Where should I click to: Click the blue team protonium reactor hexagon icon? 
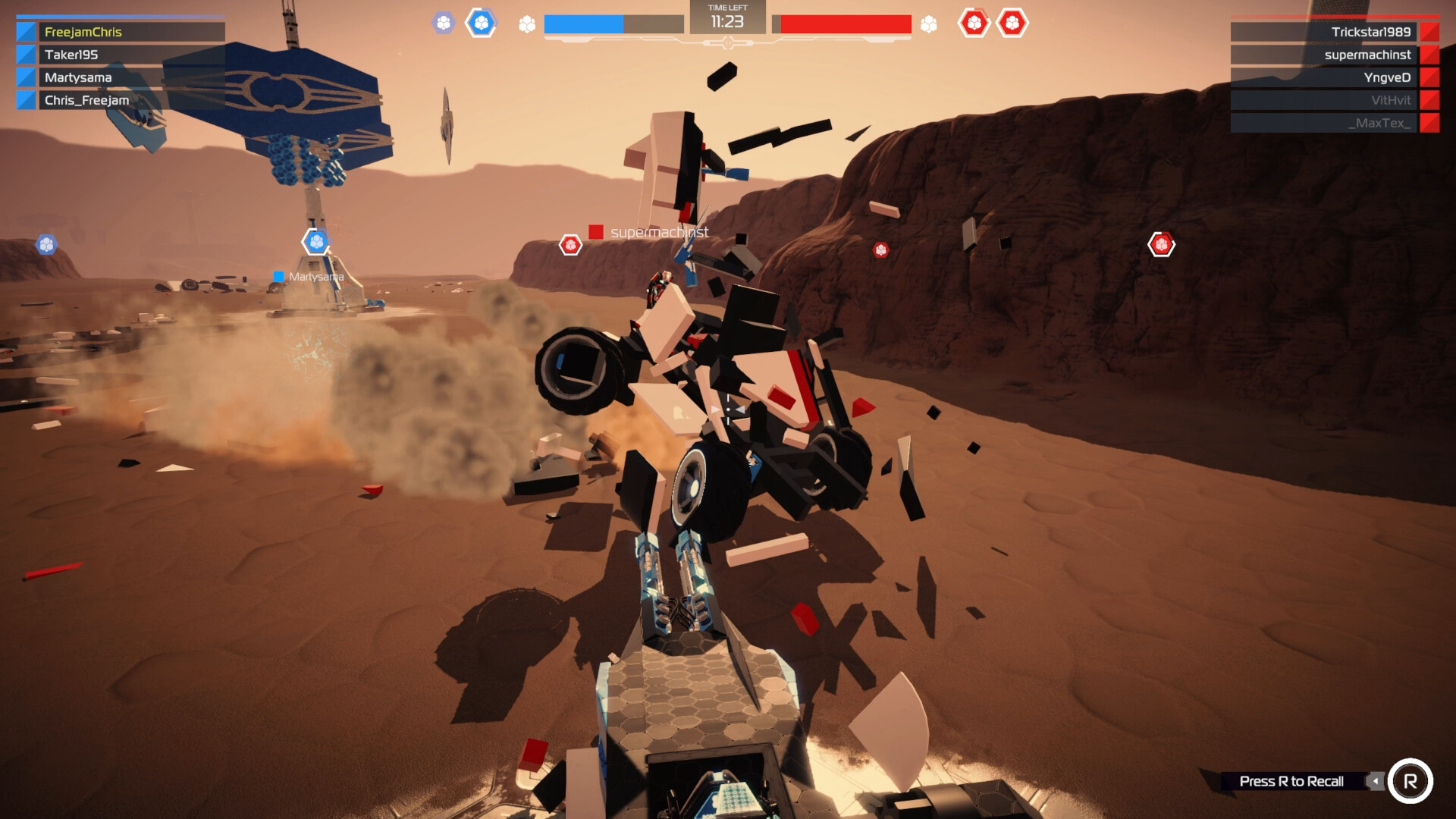480,23
